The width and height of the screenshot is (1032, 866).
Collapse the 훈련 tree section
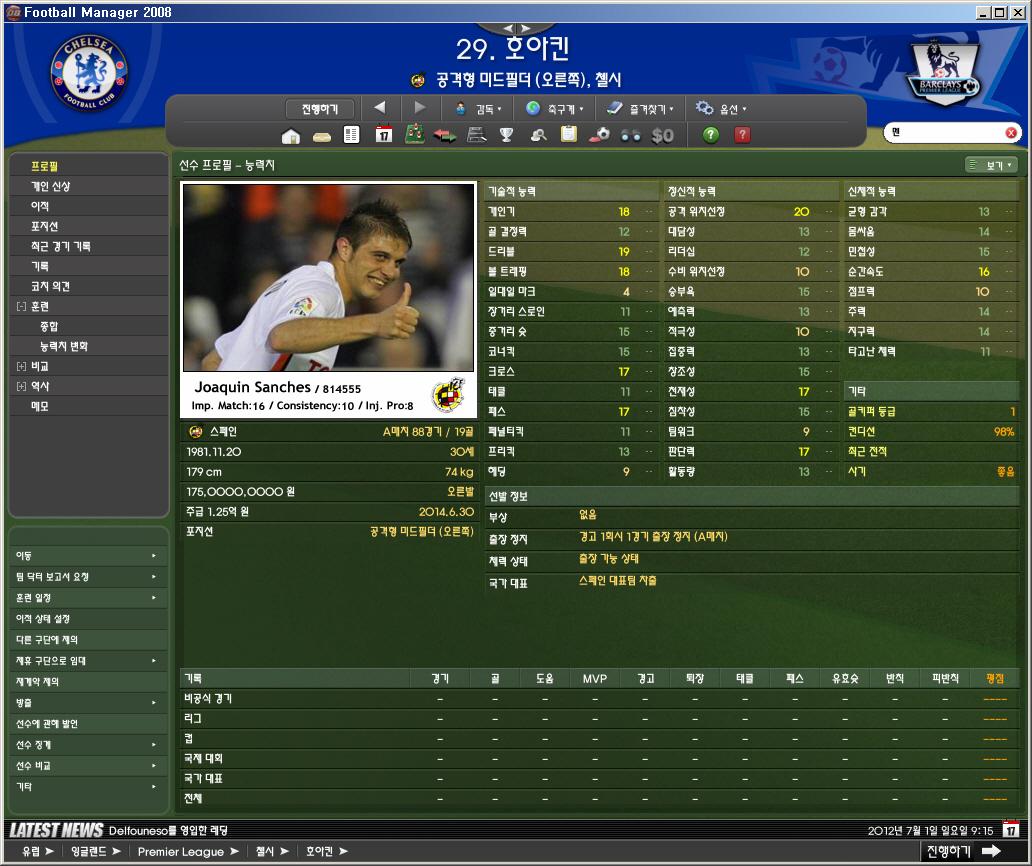pyautogui.click(x=21, y=306)
